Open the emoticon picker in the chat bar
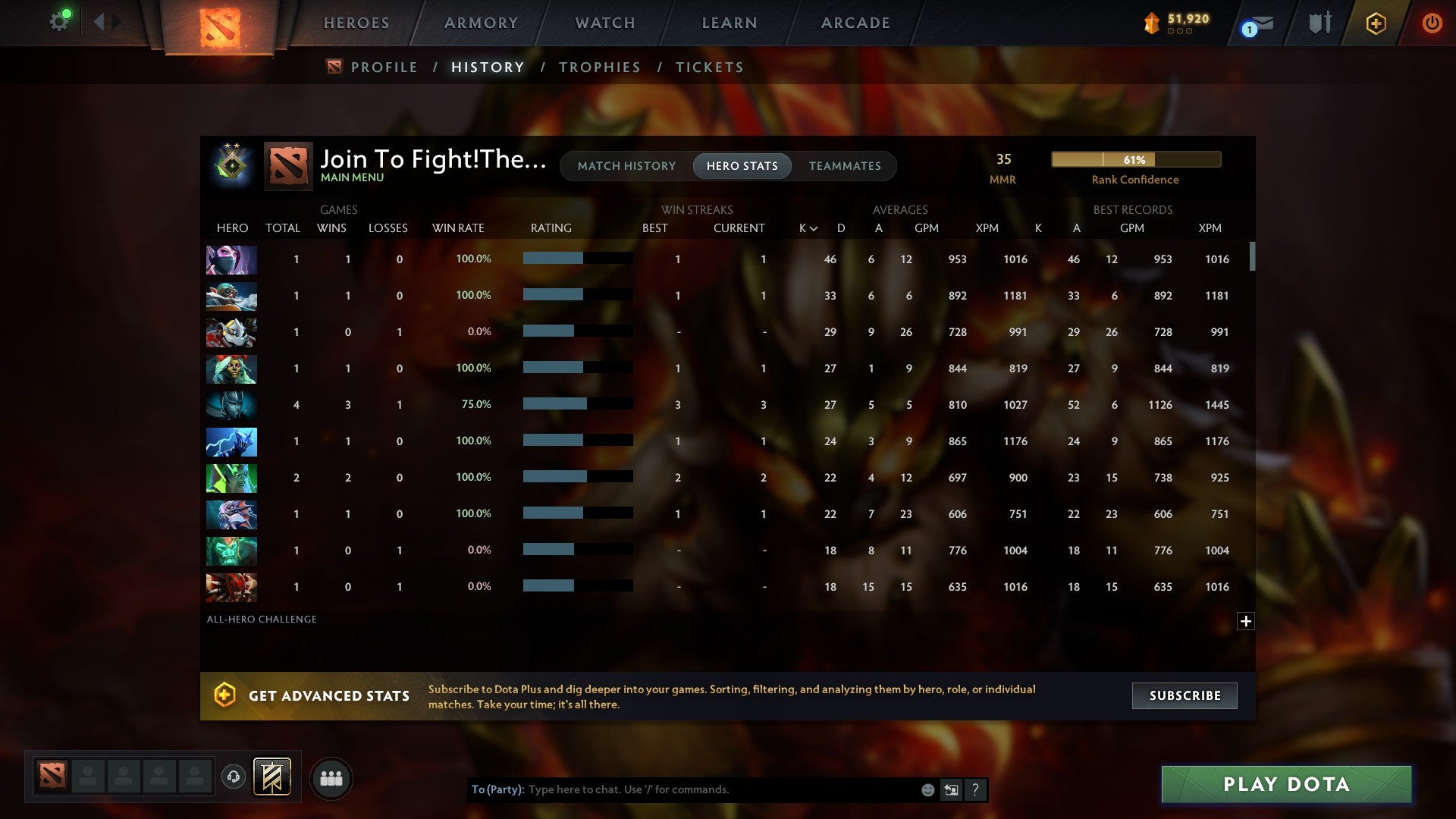The image size is (1456, 819). point(927,789)
